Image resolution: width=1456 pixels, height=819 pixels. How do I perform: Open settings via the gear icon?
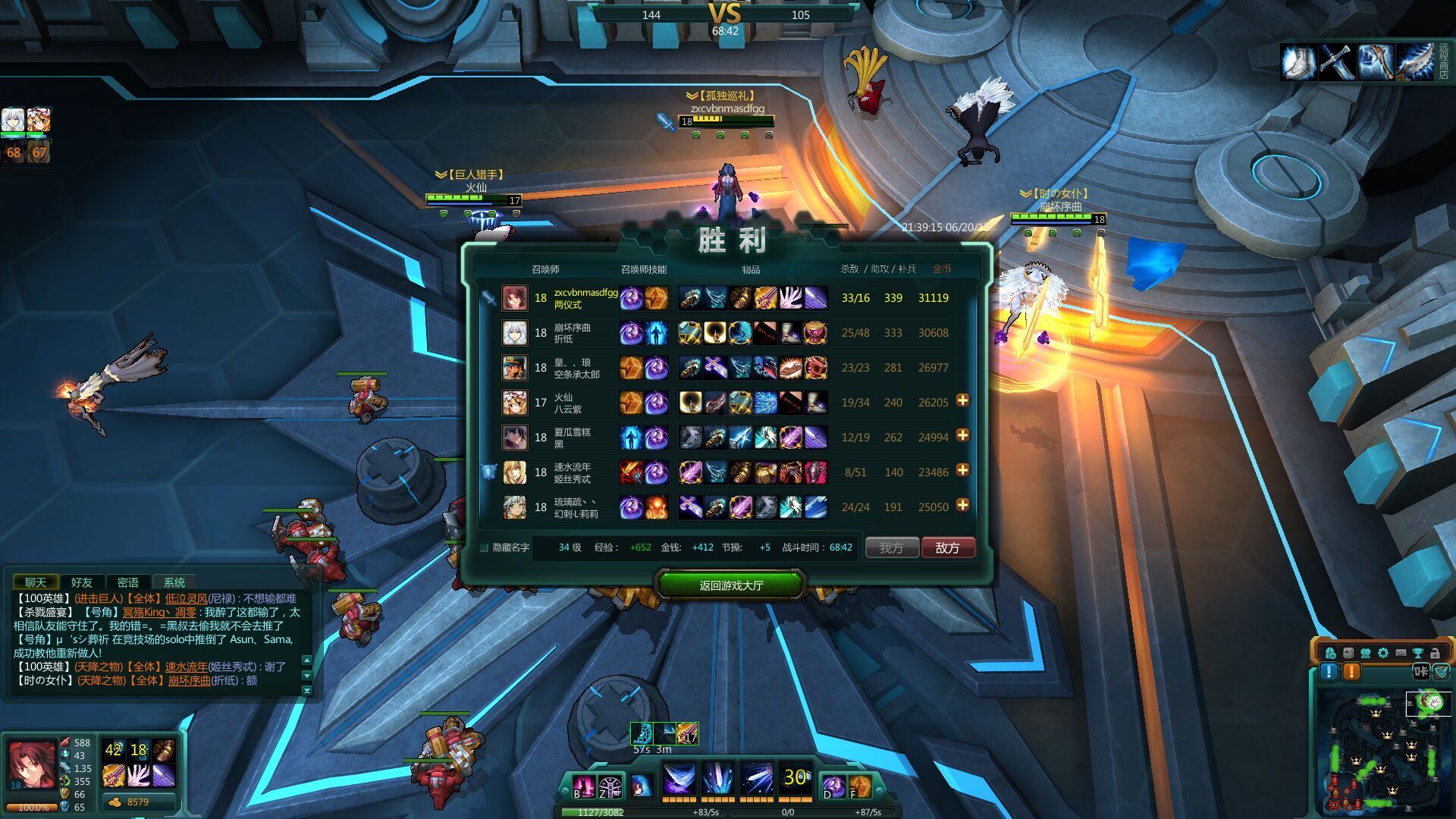[x=1382, y=653]
